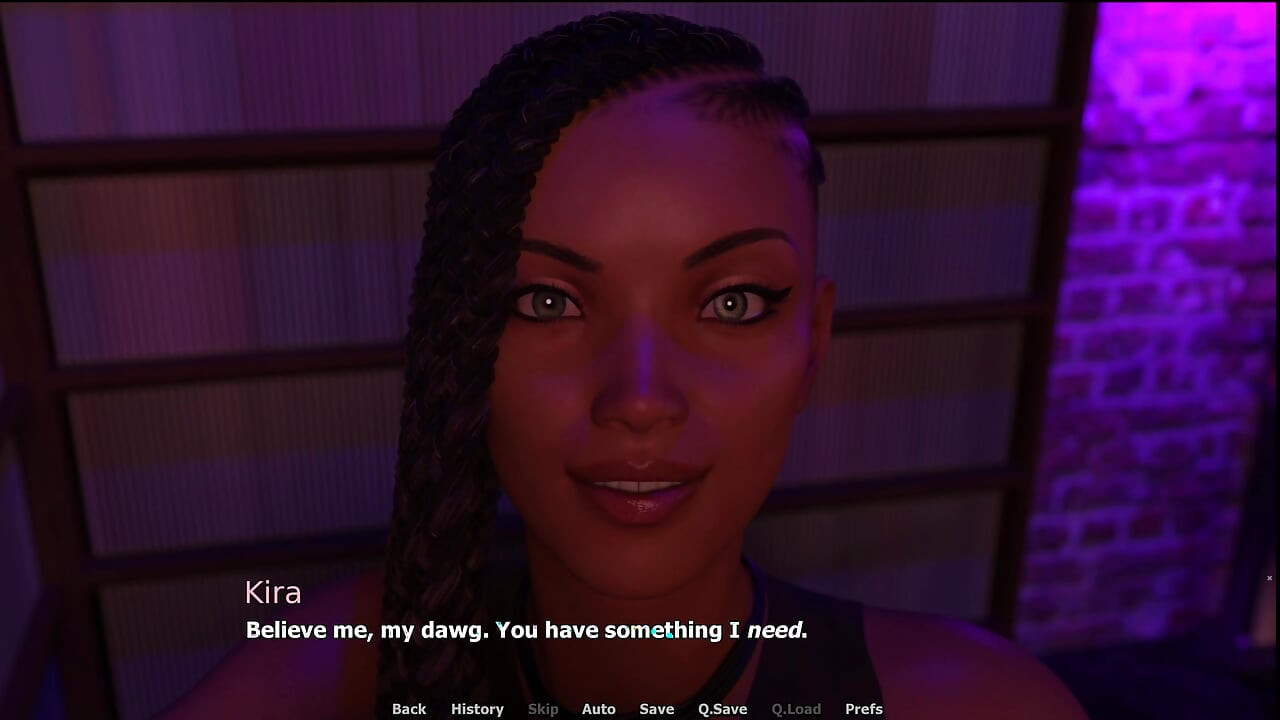This screenshot has height=720, width=1280.
Task: Open the Prefs settings menu
Action: coord(863,709)
